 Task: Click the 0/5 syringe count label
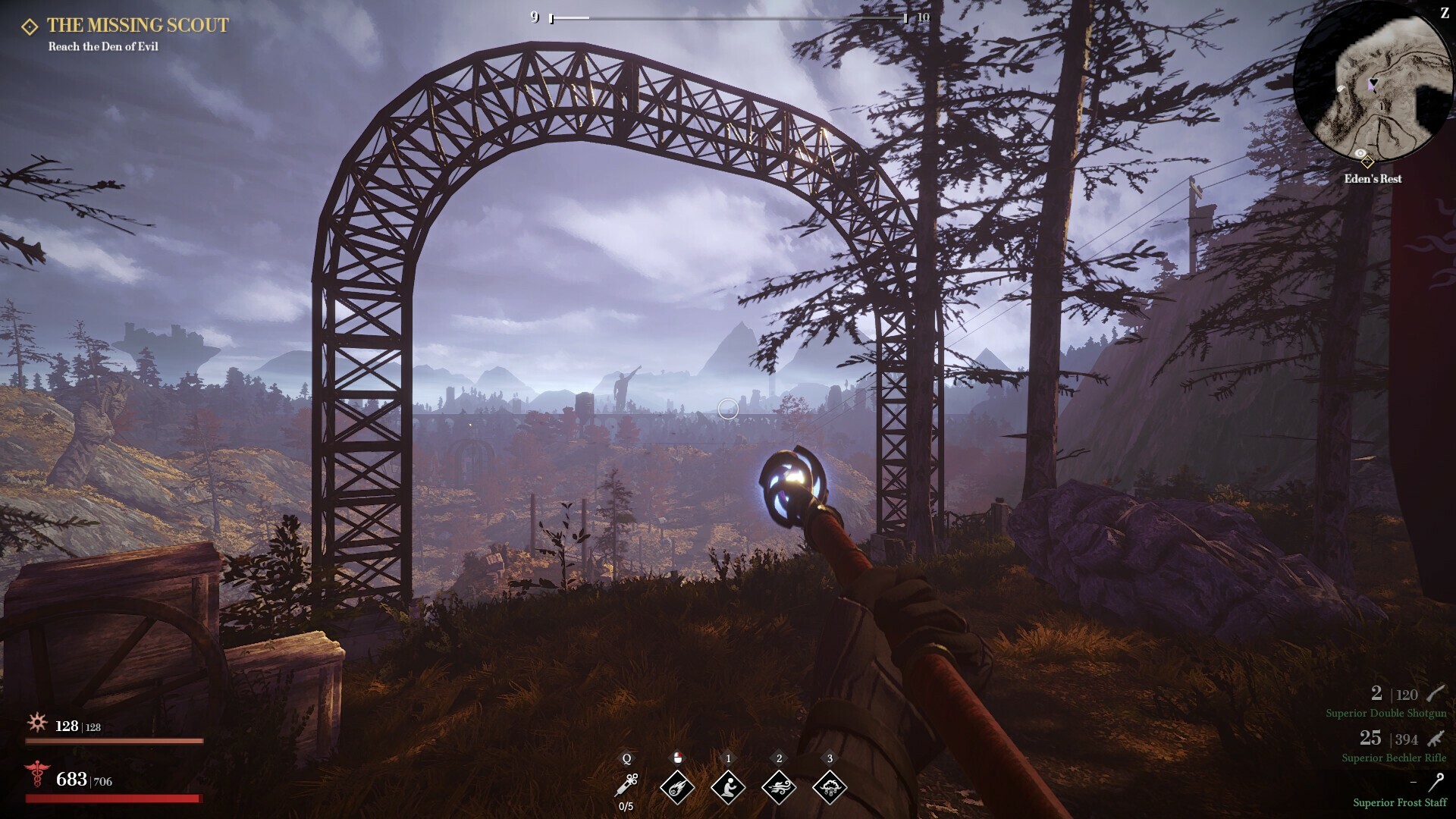[626, 807]
